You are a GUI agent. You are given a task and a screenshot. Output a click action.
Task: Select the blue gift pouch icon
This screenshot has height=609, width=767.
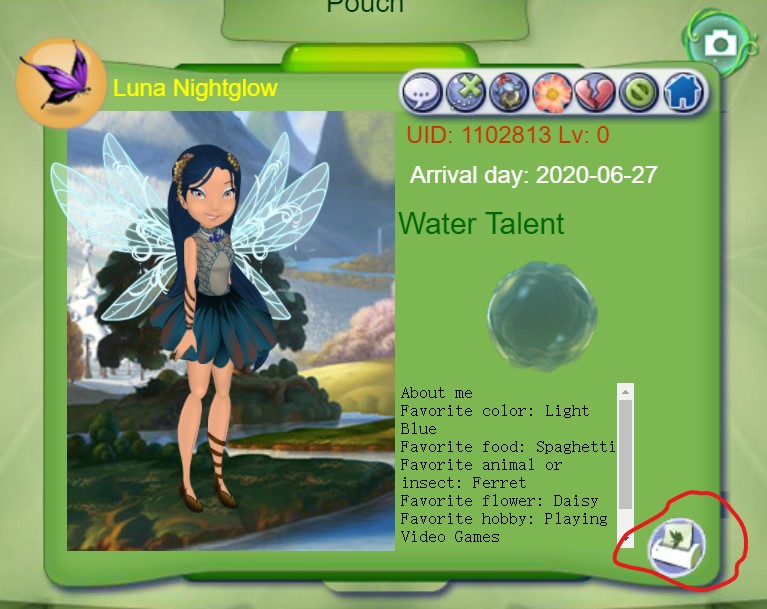click(x=508, y=93)
